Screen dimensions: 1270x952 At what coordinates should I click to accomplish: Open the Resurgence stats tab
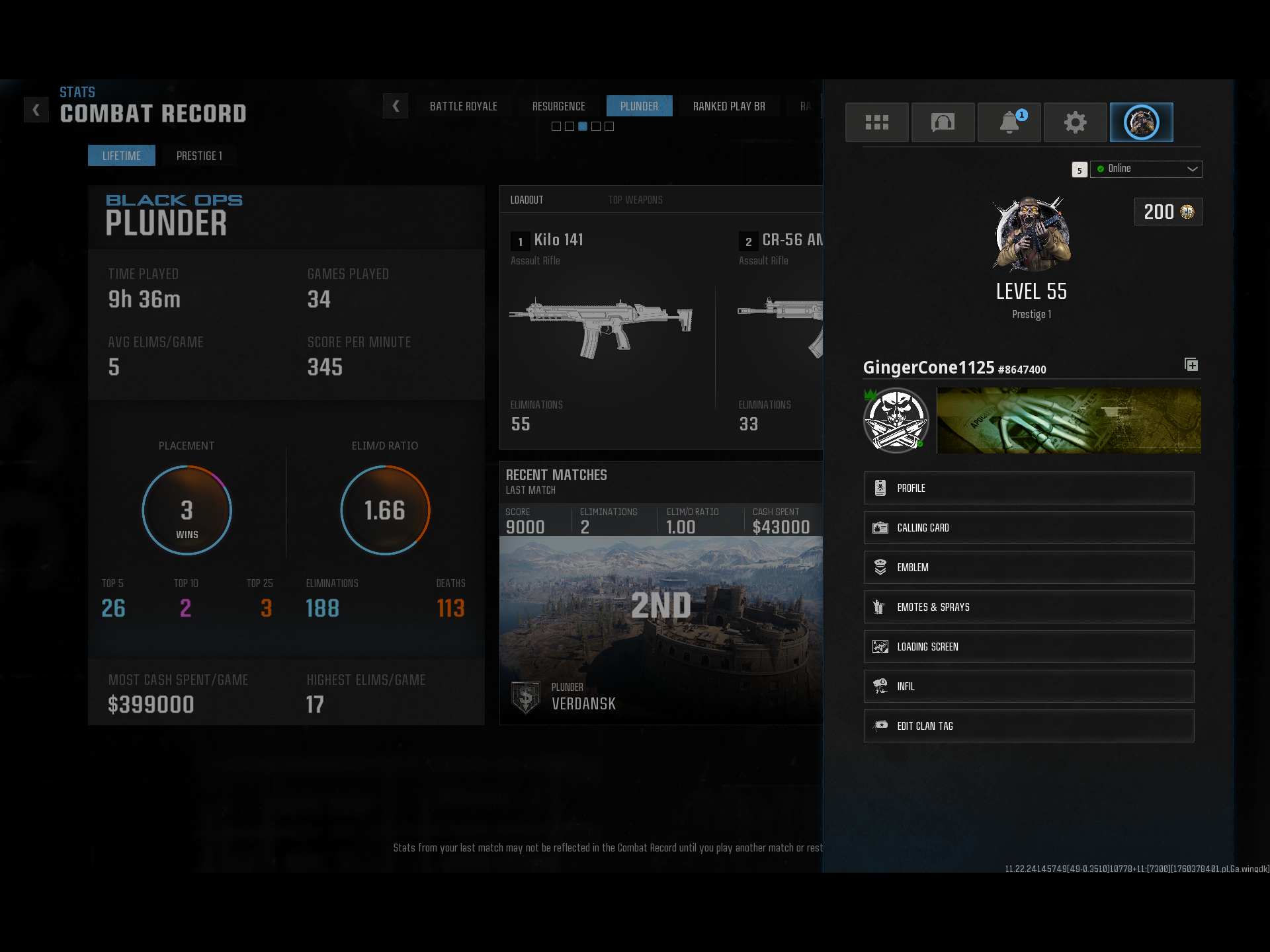pos(558,106)
